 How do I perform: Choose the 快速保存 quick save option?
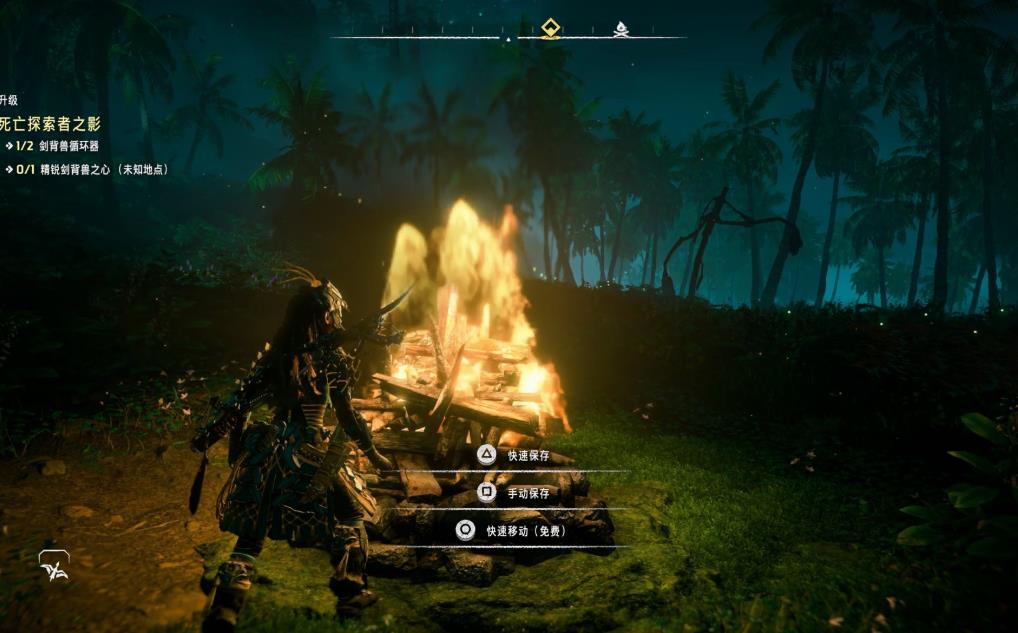tap(527, 456)
